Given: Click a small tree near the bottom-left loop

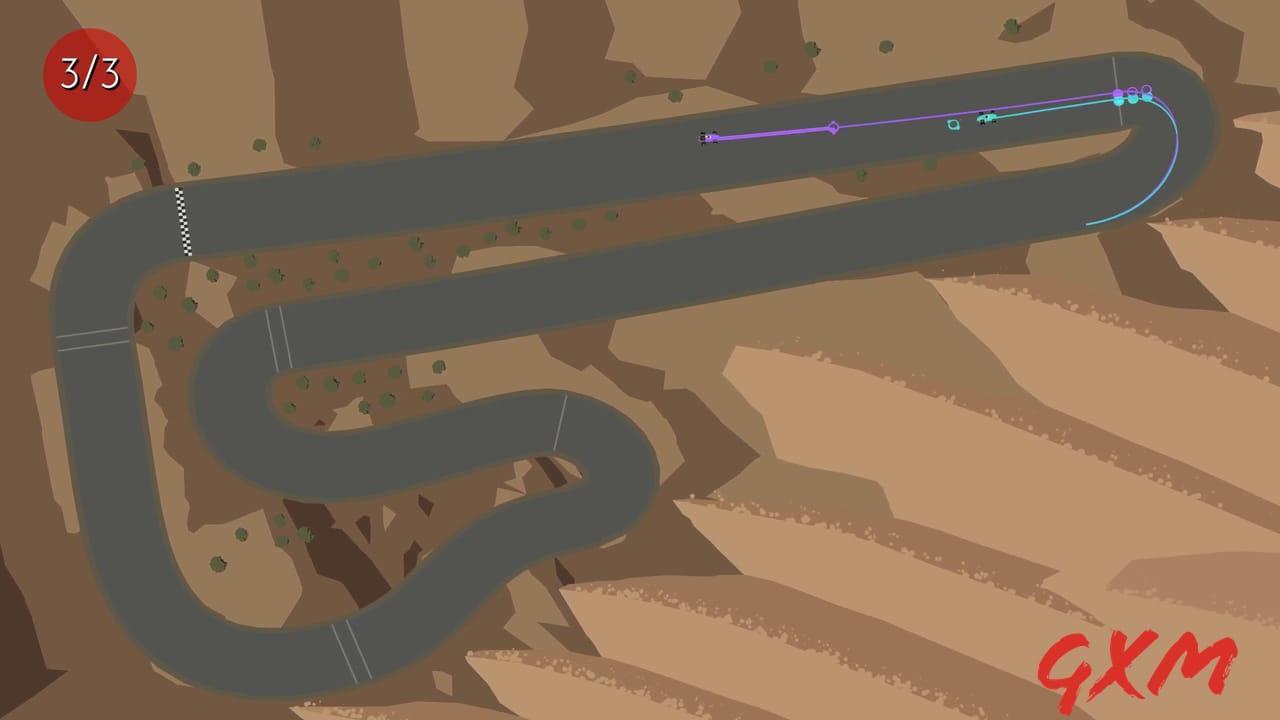Looking at the screenshot, I should coord(215,562).
